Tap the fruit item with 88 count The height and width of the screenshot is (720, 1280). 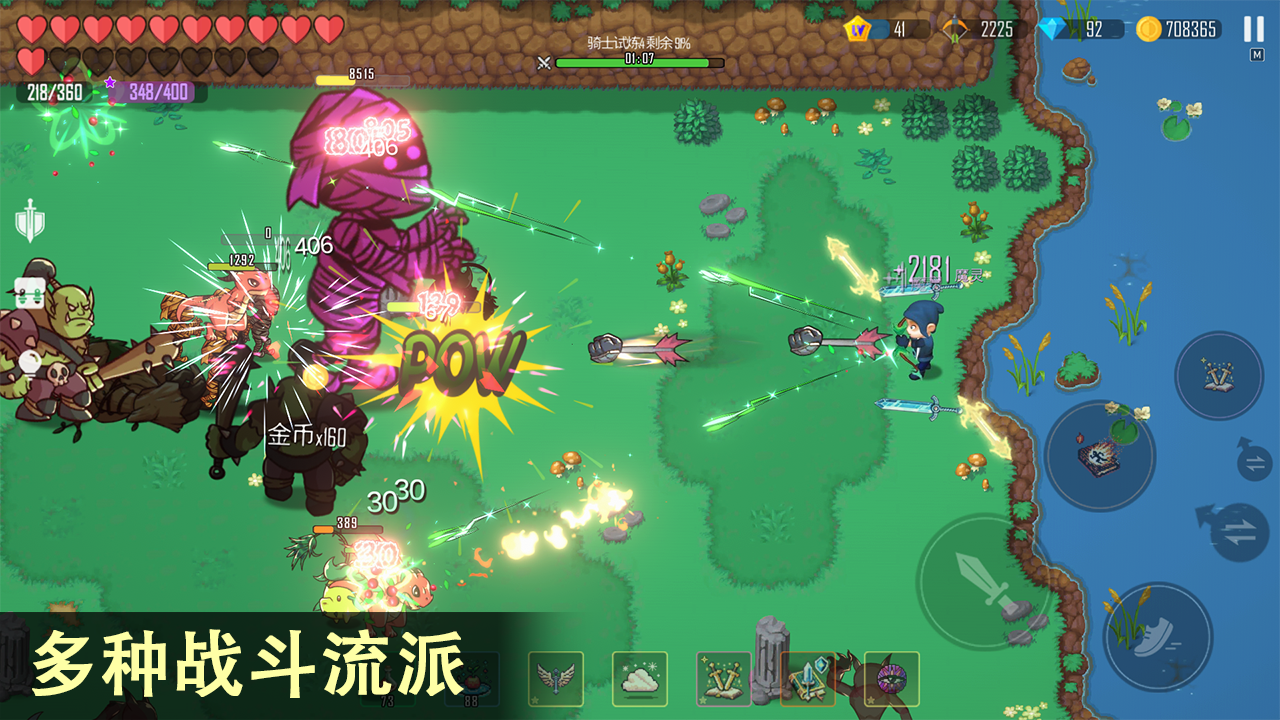pos(473,677)
